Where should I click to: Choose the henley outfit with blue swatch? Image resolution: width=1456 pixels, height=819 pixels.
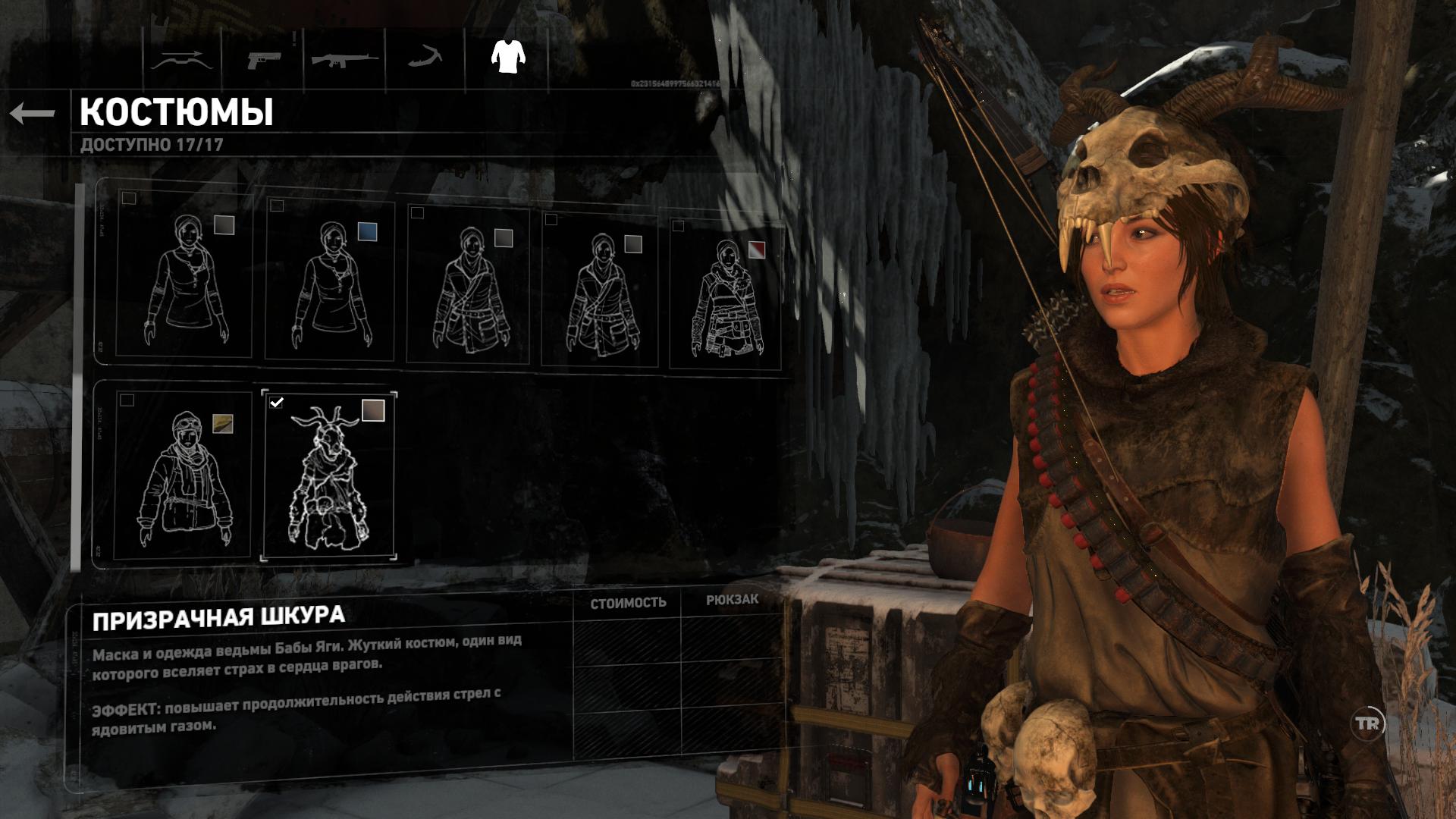click(x=330, y=281)
